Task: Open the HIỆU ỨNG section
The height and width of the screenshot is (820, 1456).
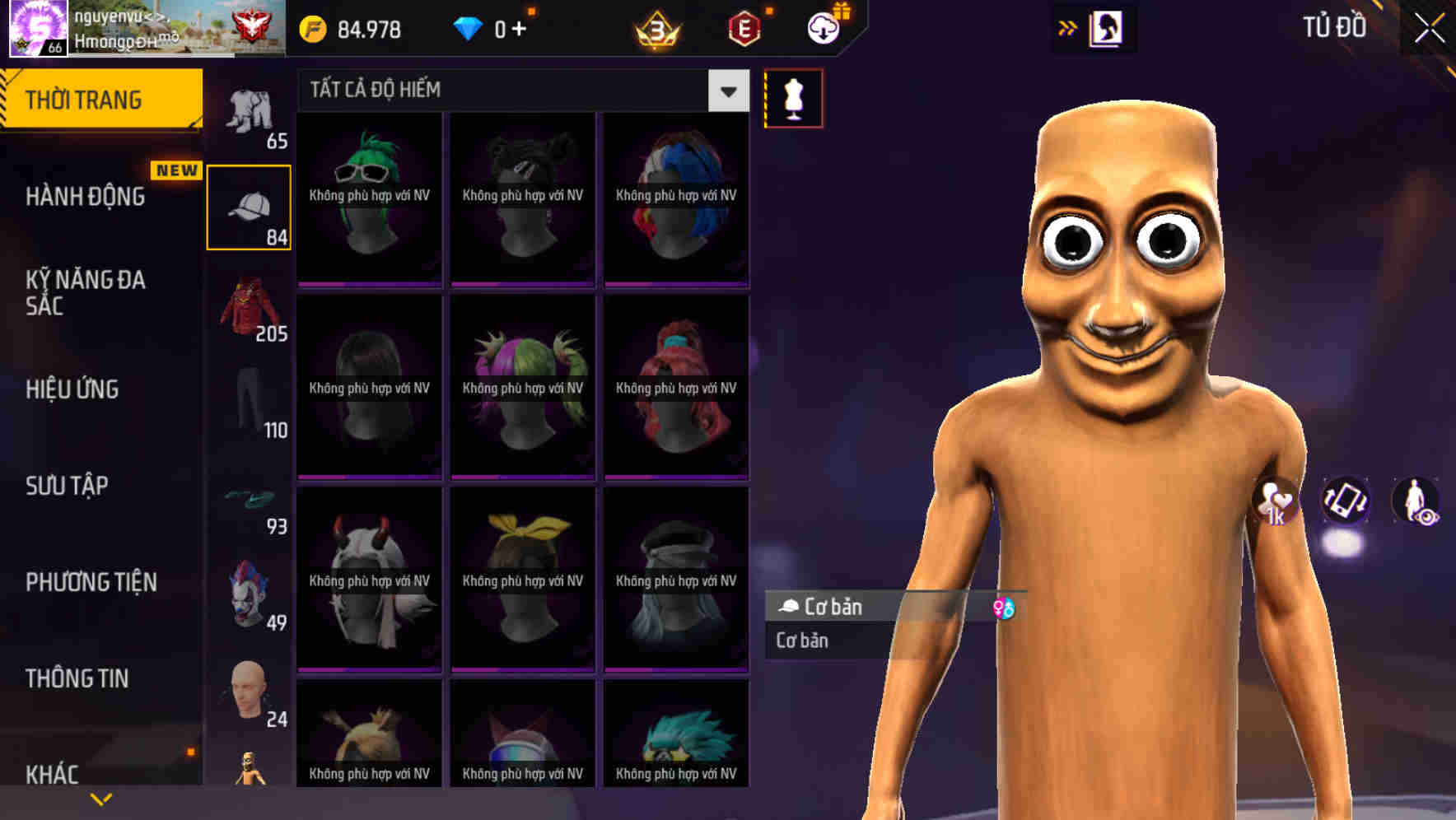Action: tap(74, 389)
